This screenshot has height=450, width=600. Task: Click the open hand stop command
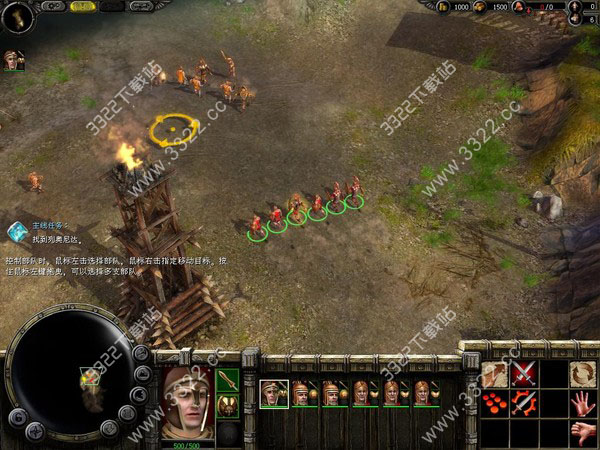tap(583, 404)
